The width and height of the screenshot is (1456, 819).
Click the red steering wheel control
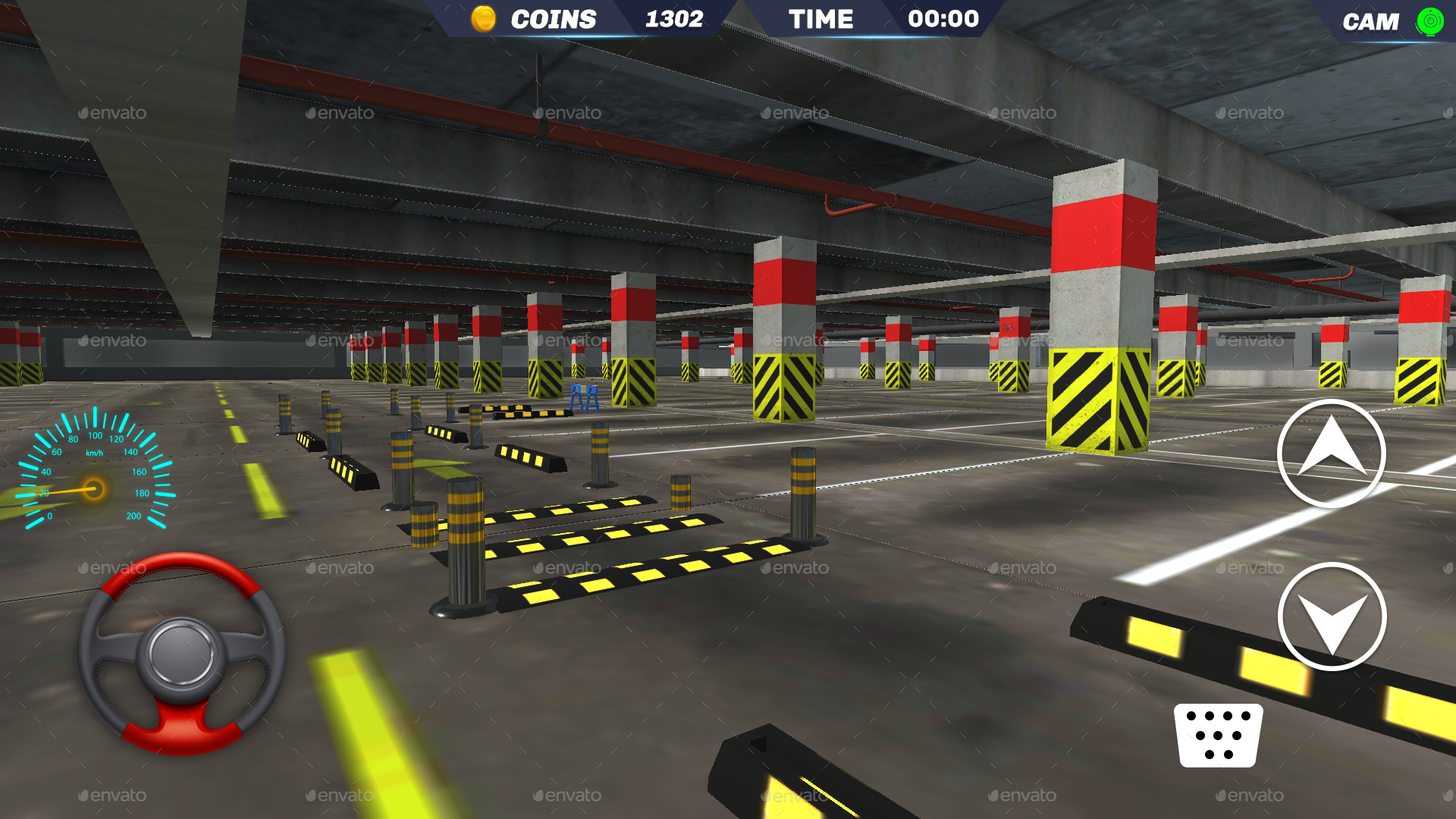182,652
